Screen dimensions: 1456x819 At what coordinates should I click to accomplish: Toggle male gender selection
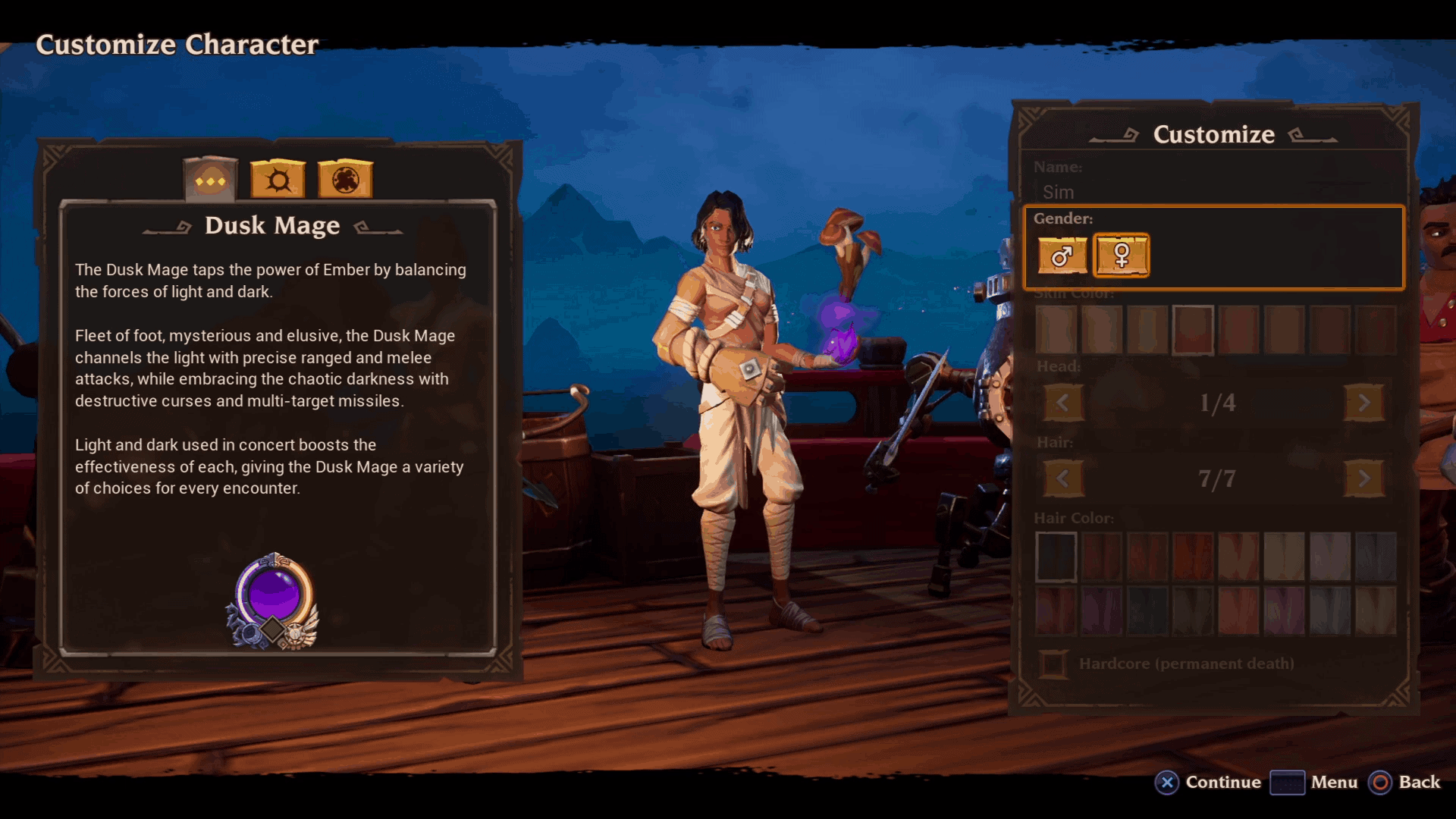[x=1062, y=256]
